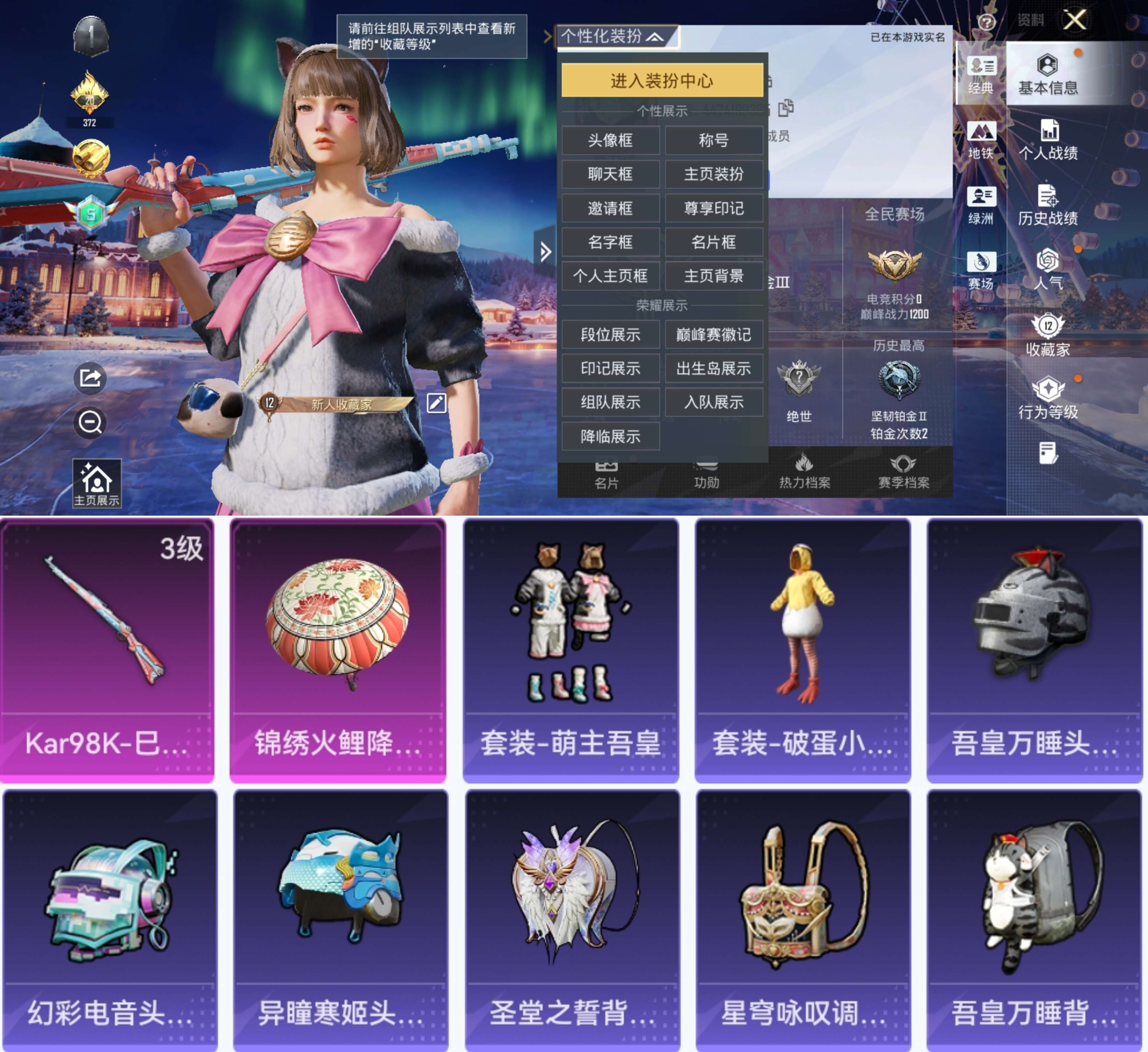
Task: Open the share icon on the left
Action: 91,377
